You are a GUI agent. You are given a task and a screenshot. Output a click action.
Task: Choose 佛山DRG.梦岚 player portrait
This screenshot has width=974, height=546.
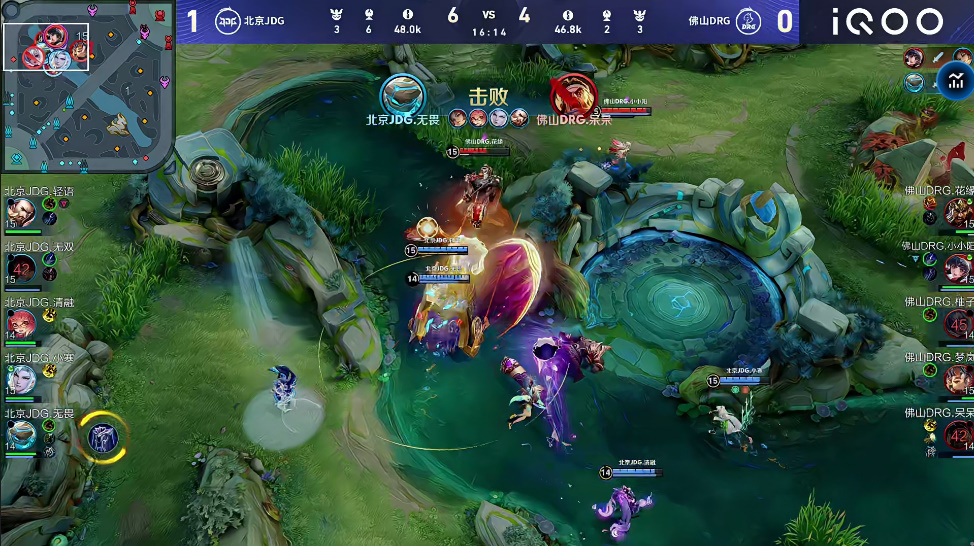[x=958, y=379]
